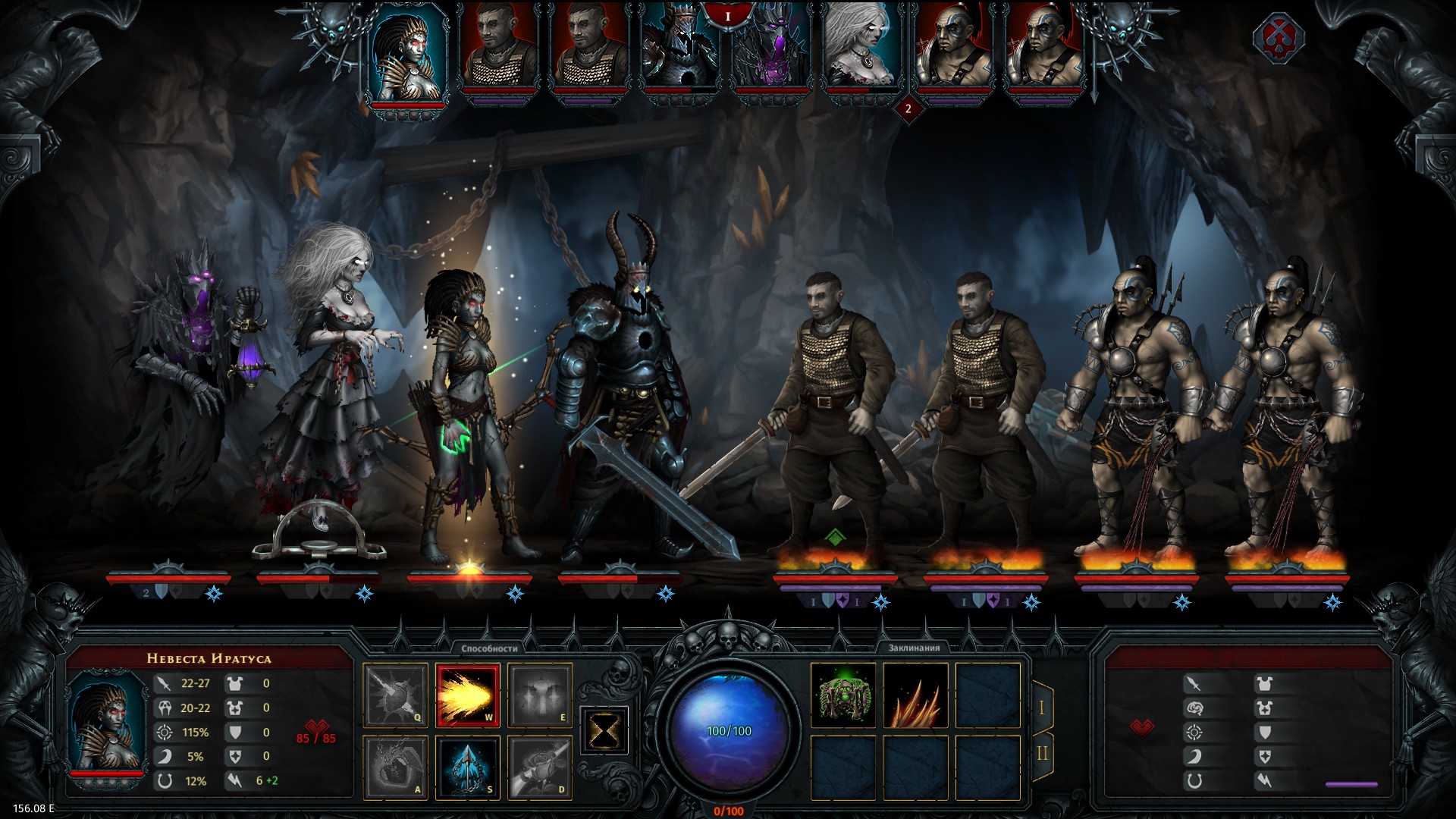Activate the blue chained arrow ability (S)

click(467, 767)
